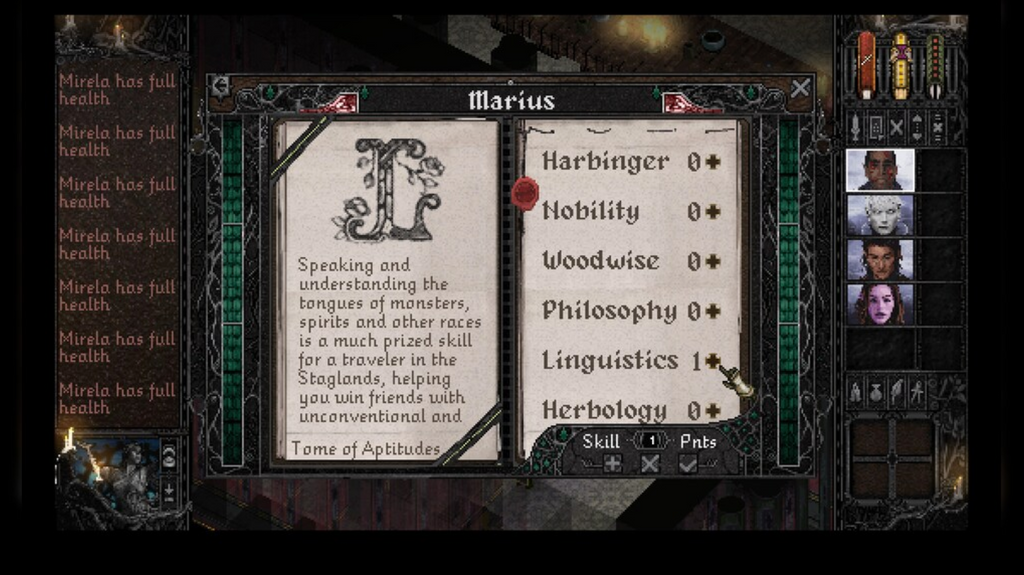Select the red wax seal bookmark
Image resolution: width=1024 pixels, height=575 pixels.
(525, 192)
